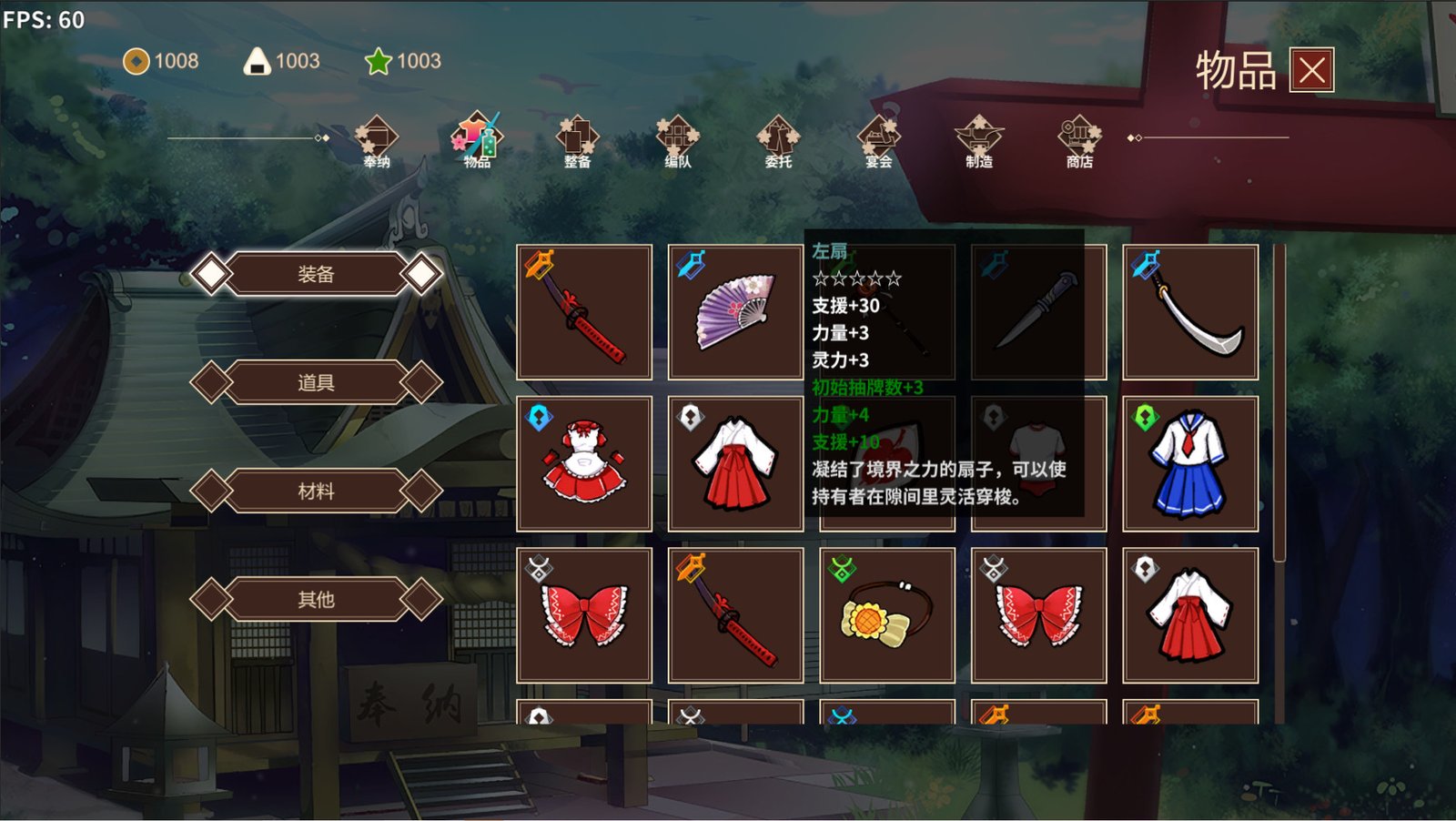Select the red maid dress equipment
Image resolution: width=1456 pixels, height=821 pixels.
click(x=582, y=462)
